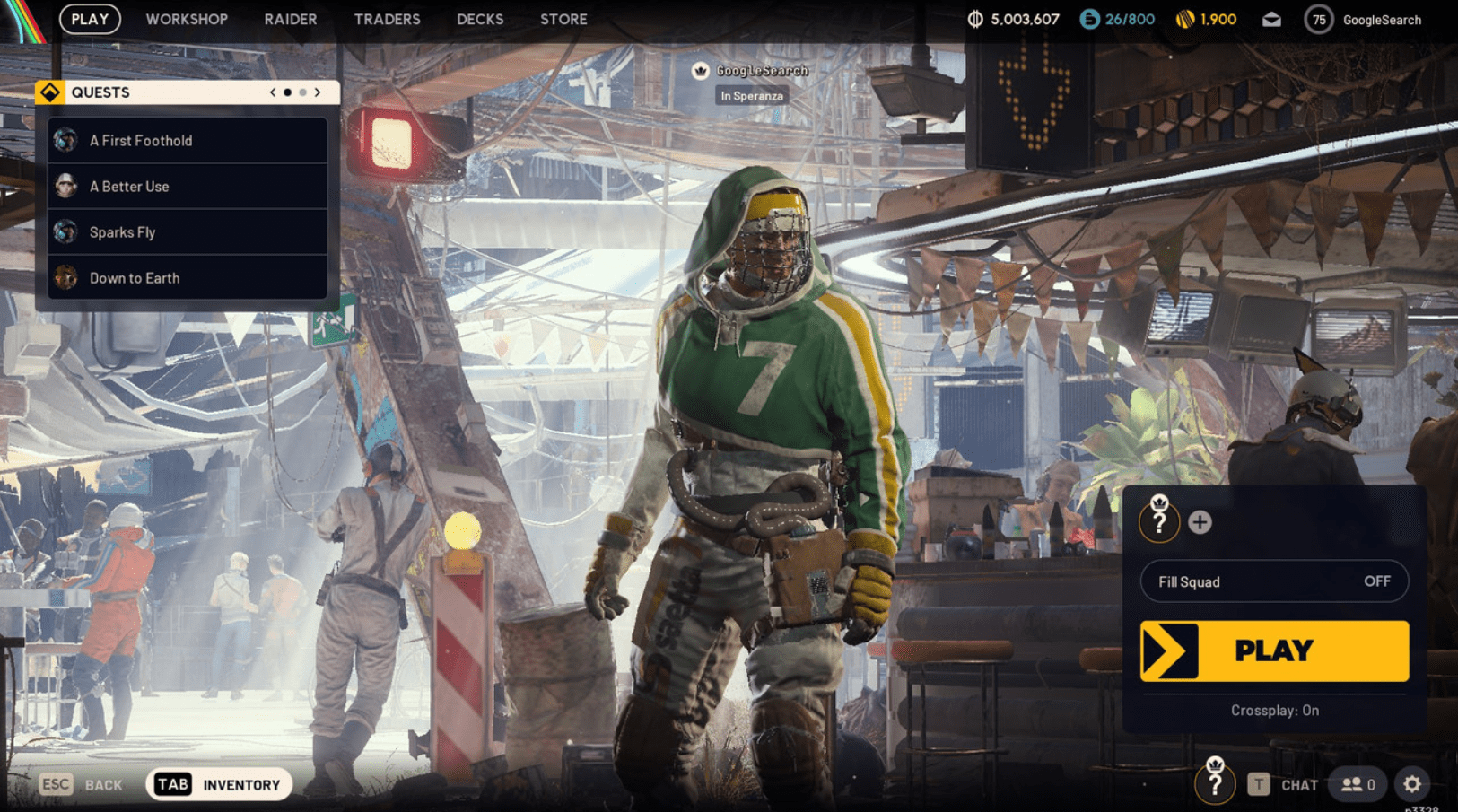This screenshot has width=1458, height=812.
Task: Open the Inventory button
Action: click(x=219, y=784)
